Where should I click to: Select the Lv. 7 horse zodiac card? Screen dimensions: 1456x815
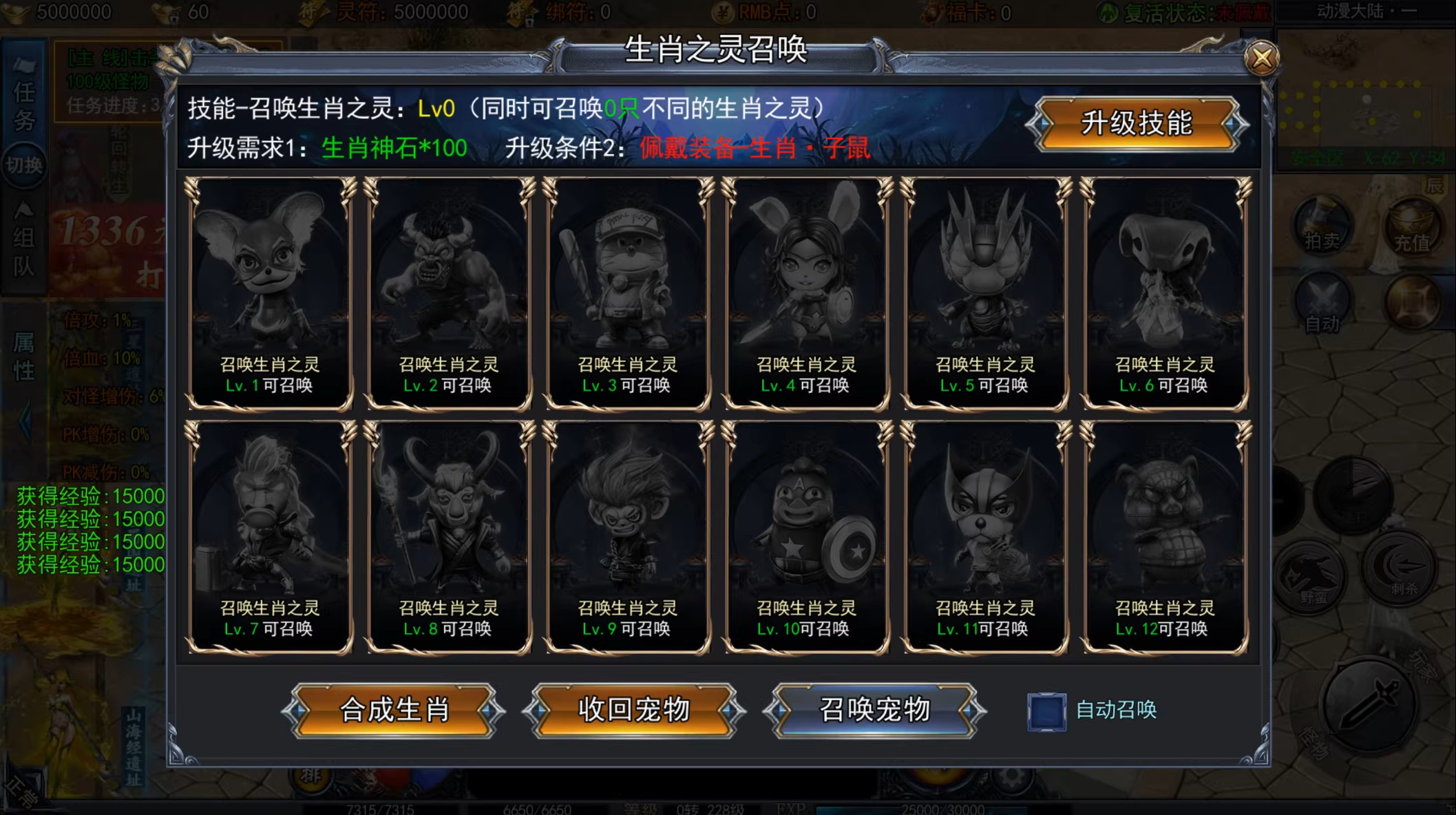click(x=269, y=538)
